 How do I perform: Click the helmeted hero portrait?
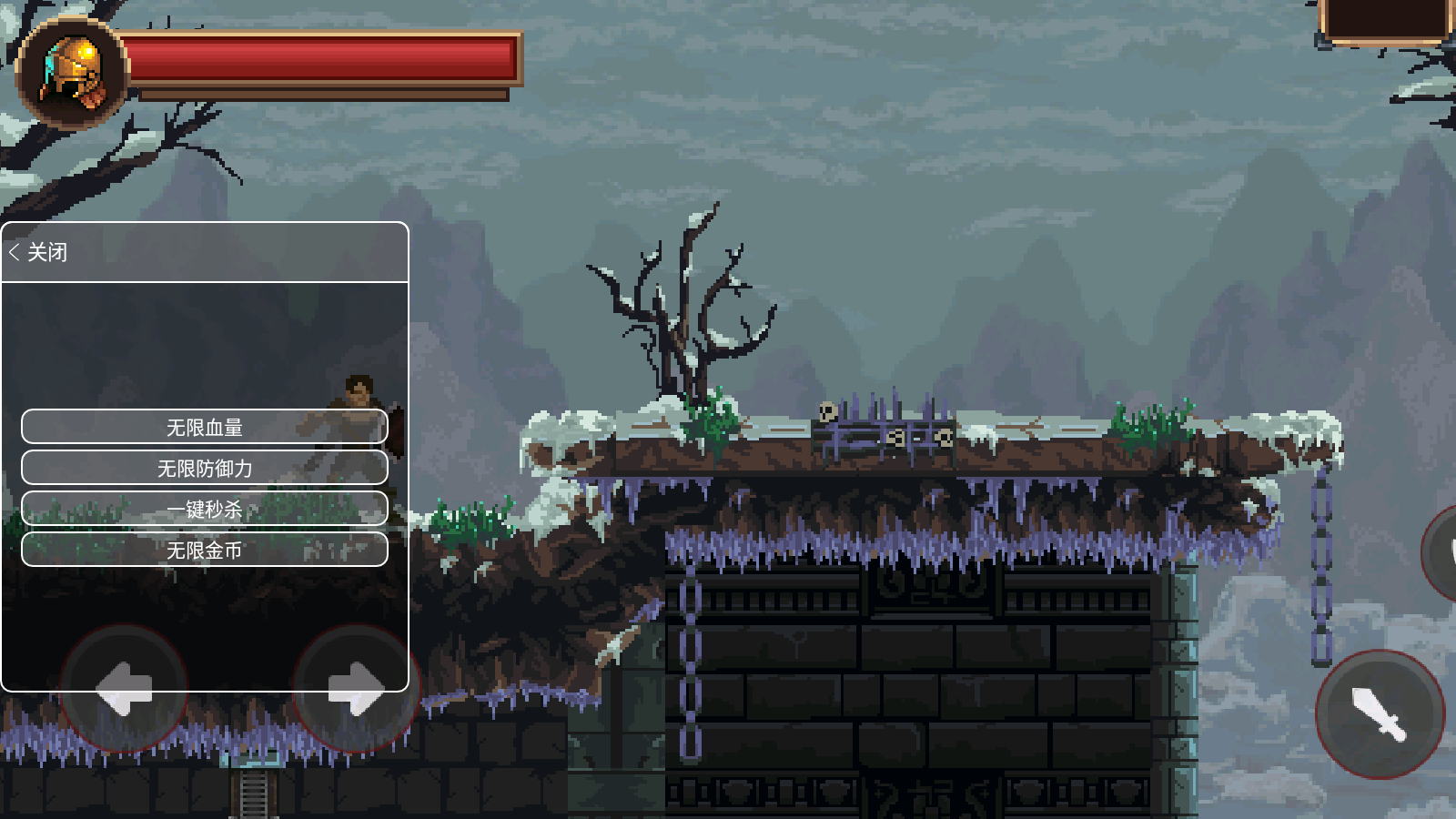click(x=73, y=73)
